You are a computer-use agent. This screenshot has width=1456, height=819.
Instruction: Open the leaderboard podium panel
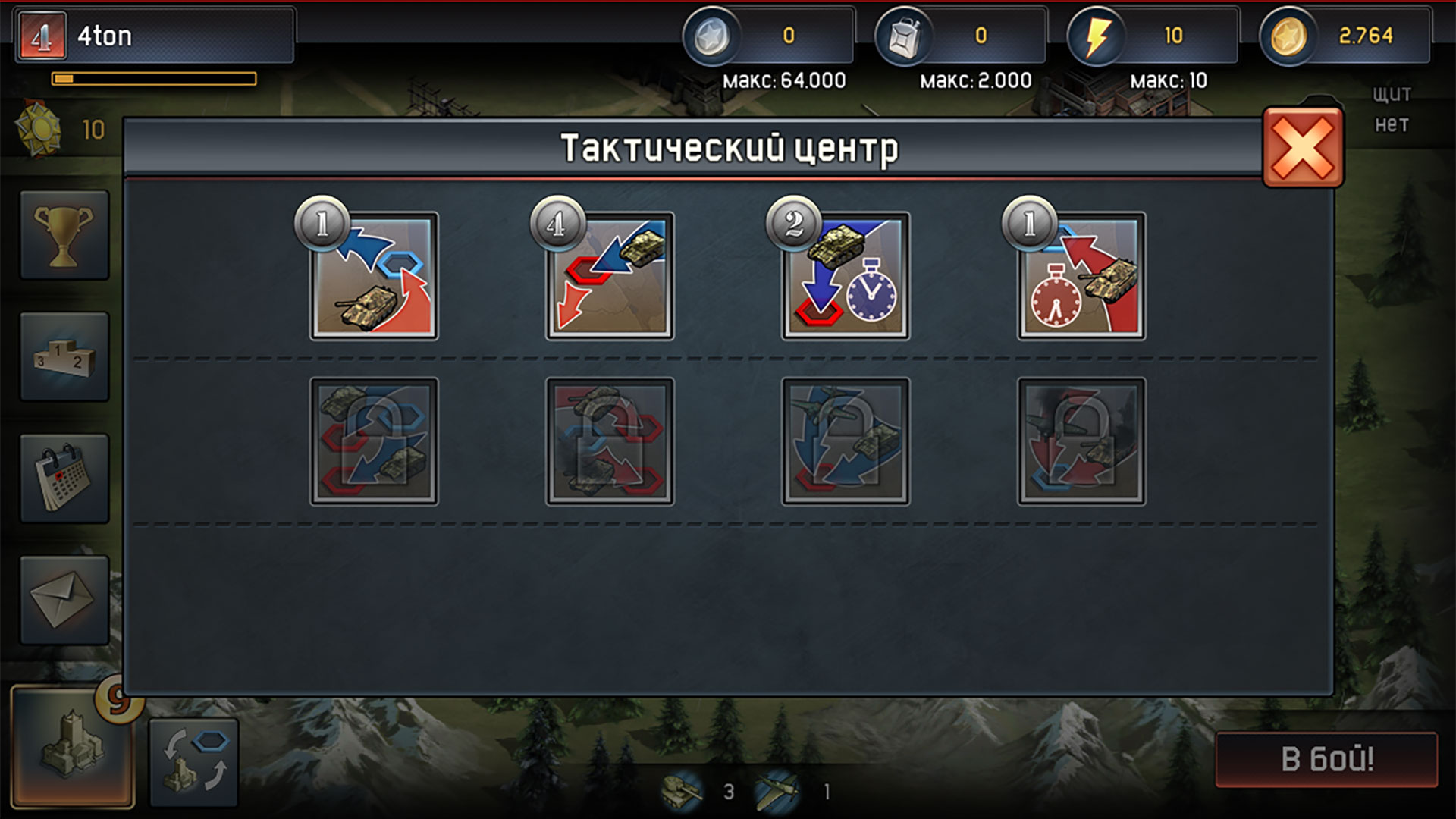[64, 356]
